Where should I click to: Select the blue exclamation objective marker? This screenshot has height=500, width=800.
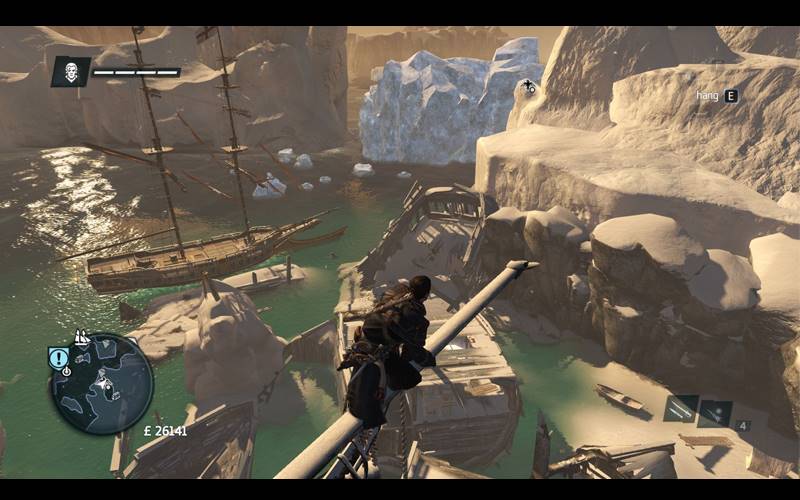[59, 359]
